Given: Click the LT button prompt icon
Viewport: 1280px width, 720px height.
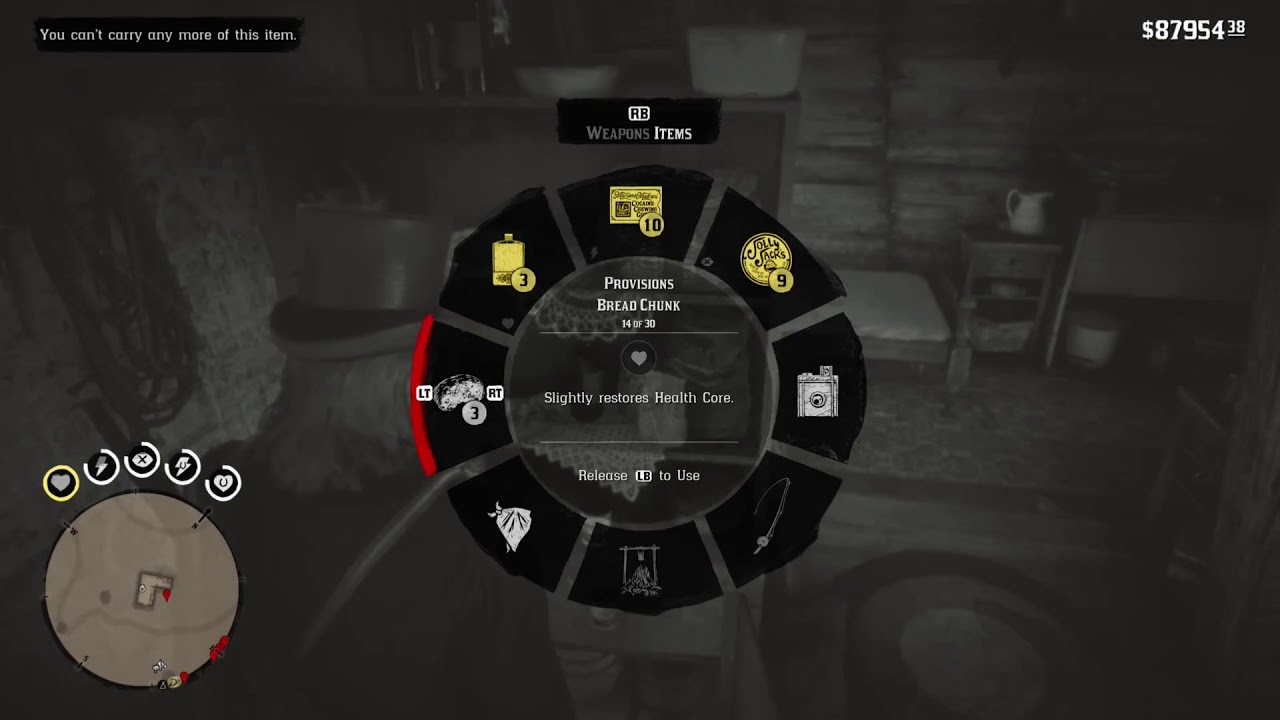Looking at the screenshot, I should 424,393.
